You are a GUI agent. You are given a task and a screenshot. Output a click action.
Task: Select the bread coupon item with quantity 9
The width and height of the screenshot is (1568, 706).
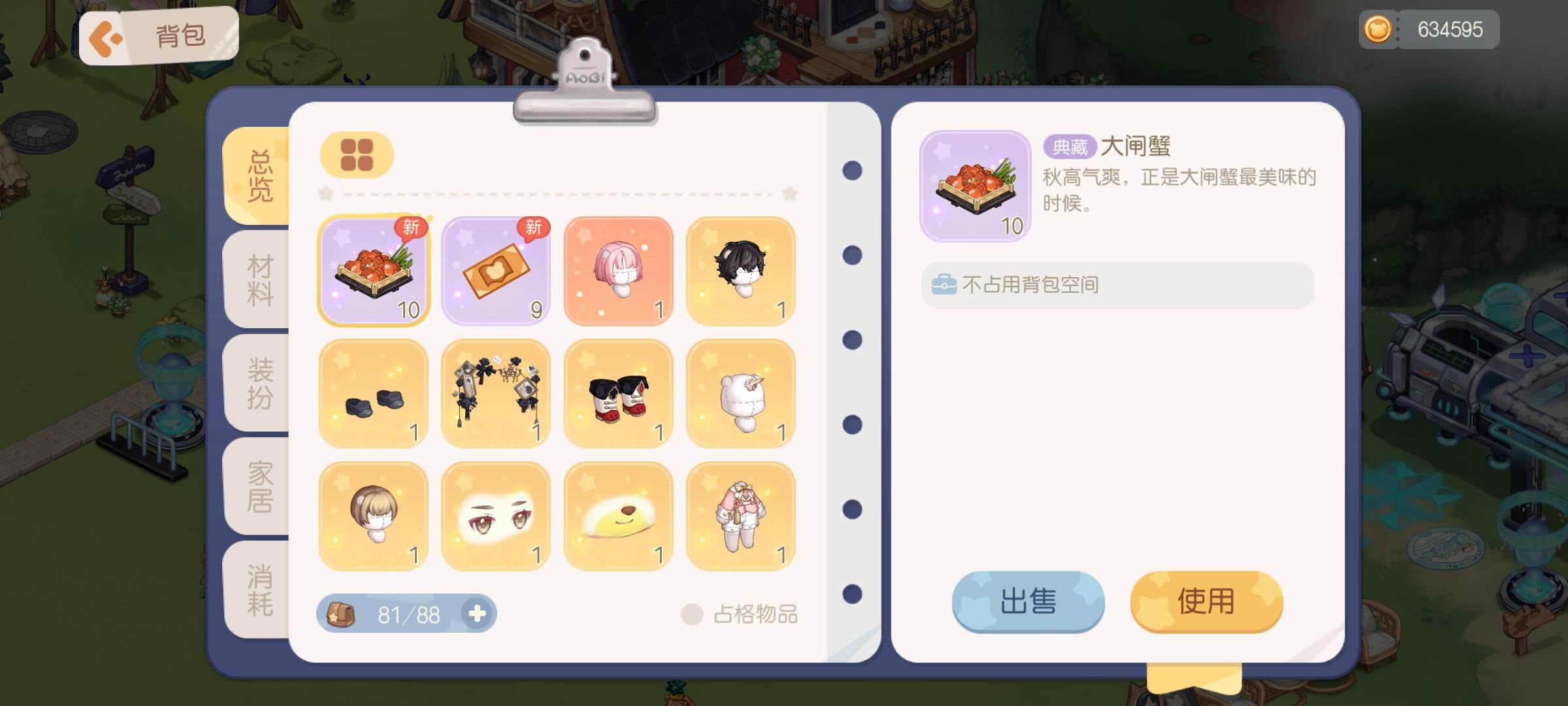[495, 270]
